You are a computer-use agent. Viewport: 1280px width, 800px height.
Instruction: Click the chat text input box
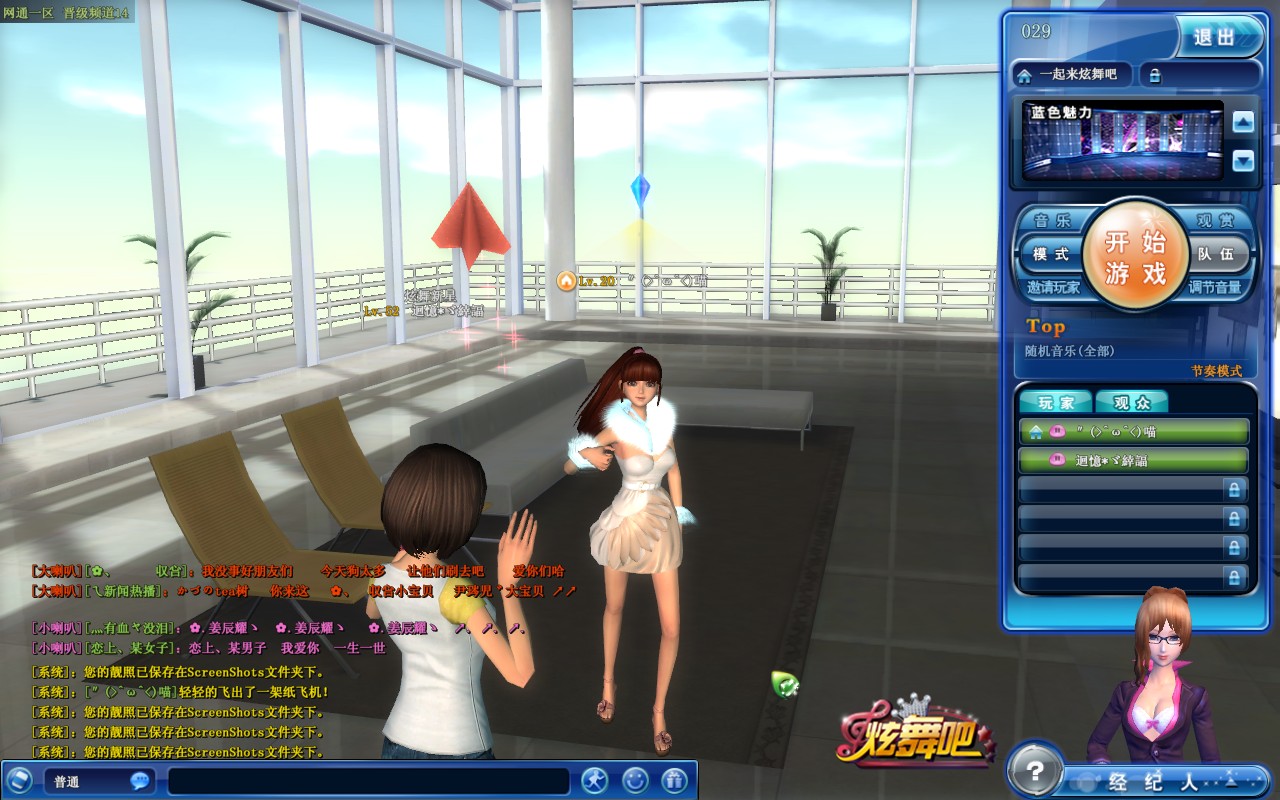tap(370, 781)
